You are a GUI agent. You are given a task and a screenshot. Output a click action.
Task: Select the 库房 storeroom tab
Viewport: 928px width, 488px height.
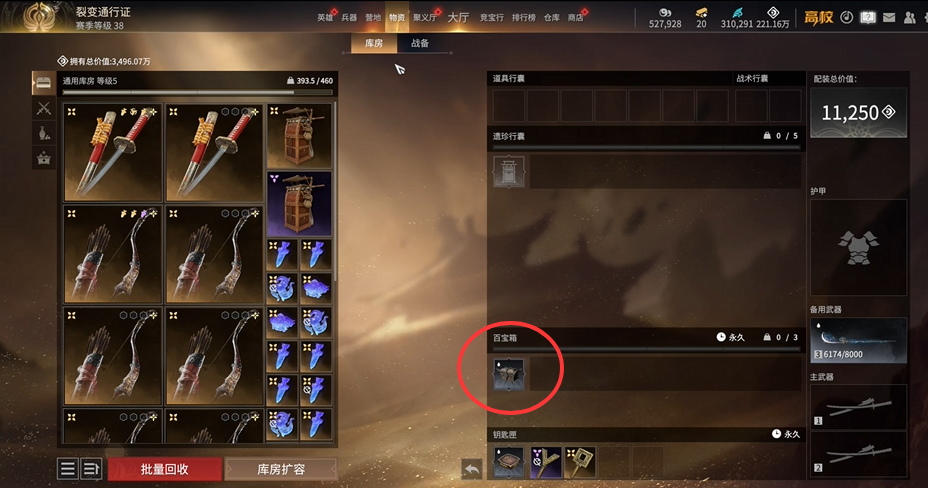371,44
